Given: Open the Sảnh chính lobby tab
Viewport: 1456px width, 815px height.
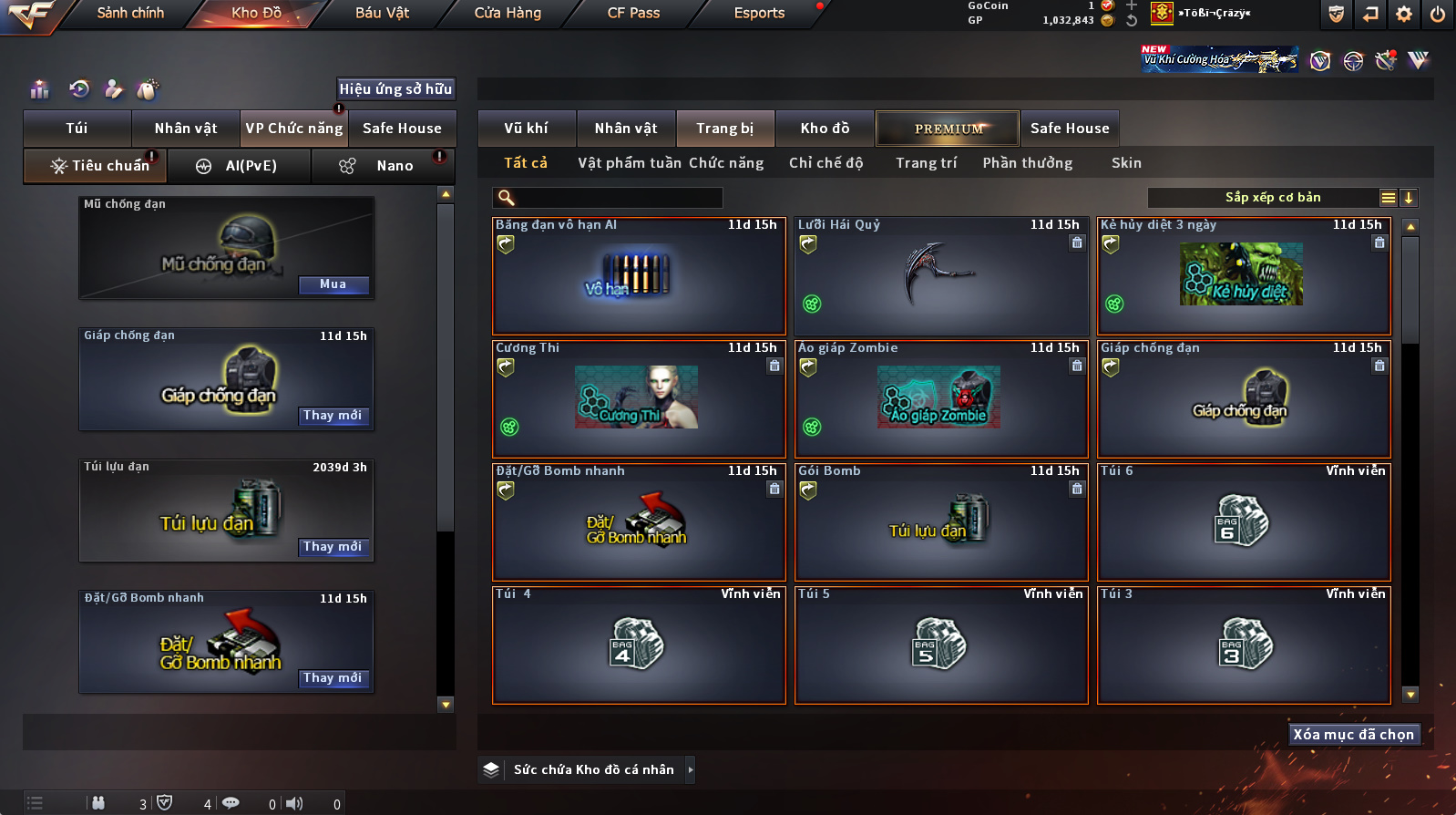Looking at the screenshot, I should (130, 14).
